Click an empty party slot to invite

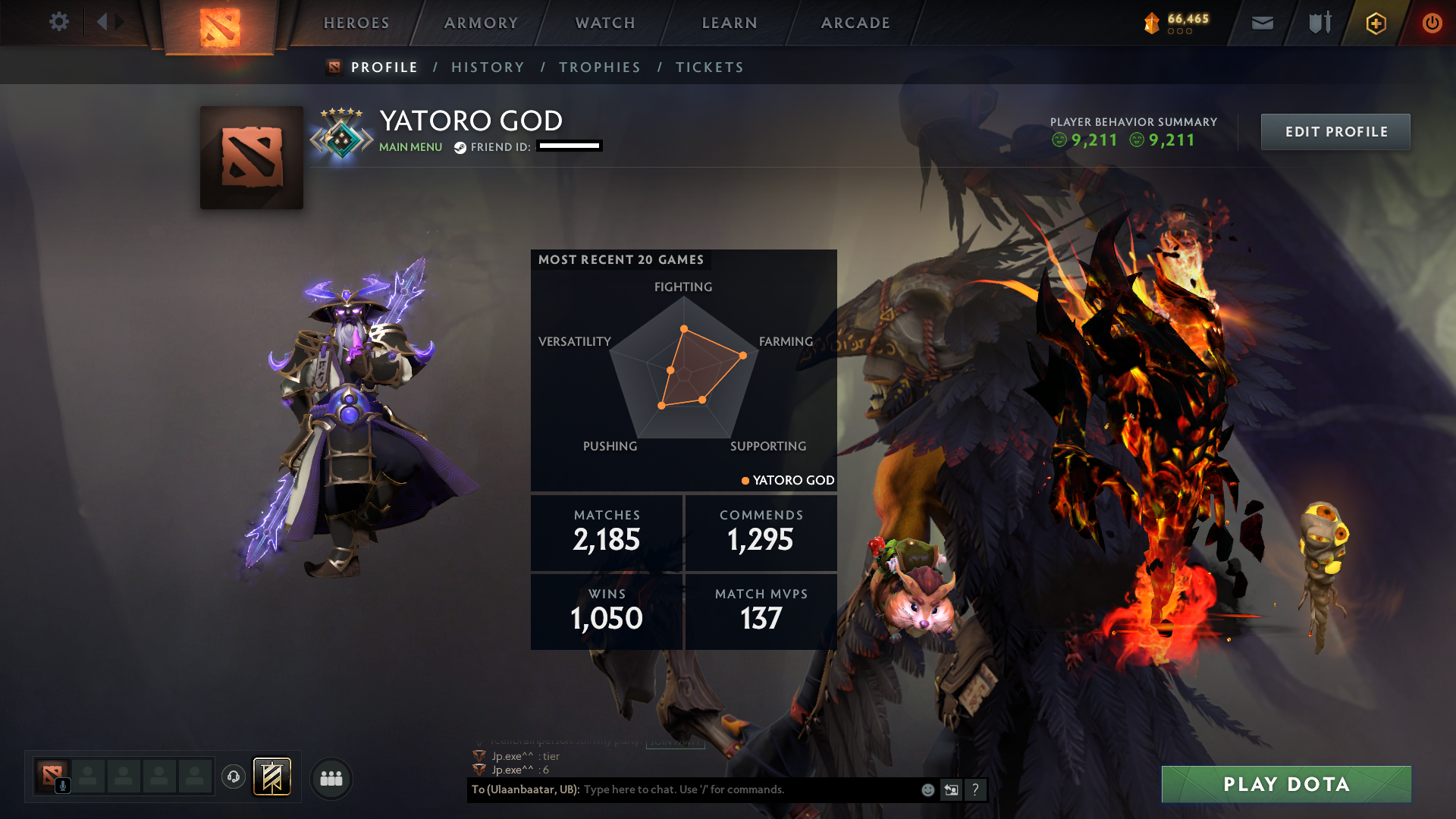tap(89, 777)
